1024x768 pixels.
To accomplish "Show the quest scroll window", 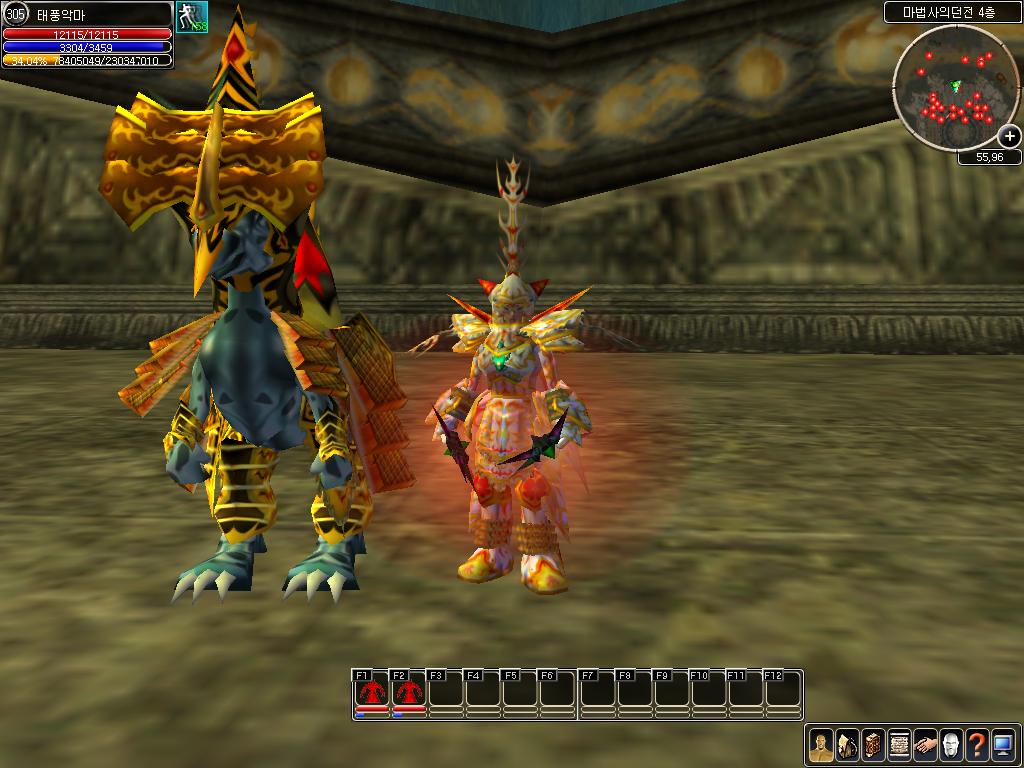I will tap(899, 745).
